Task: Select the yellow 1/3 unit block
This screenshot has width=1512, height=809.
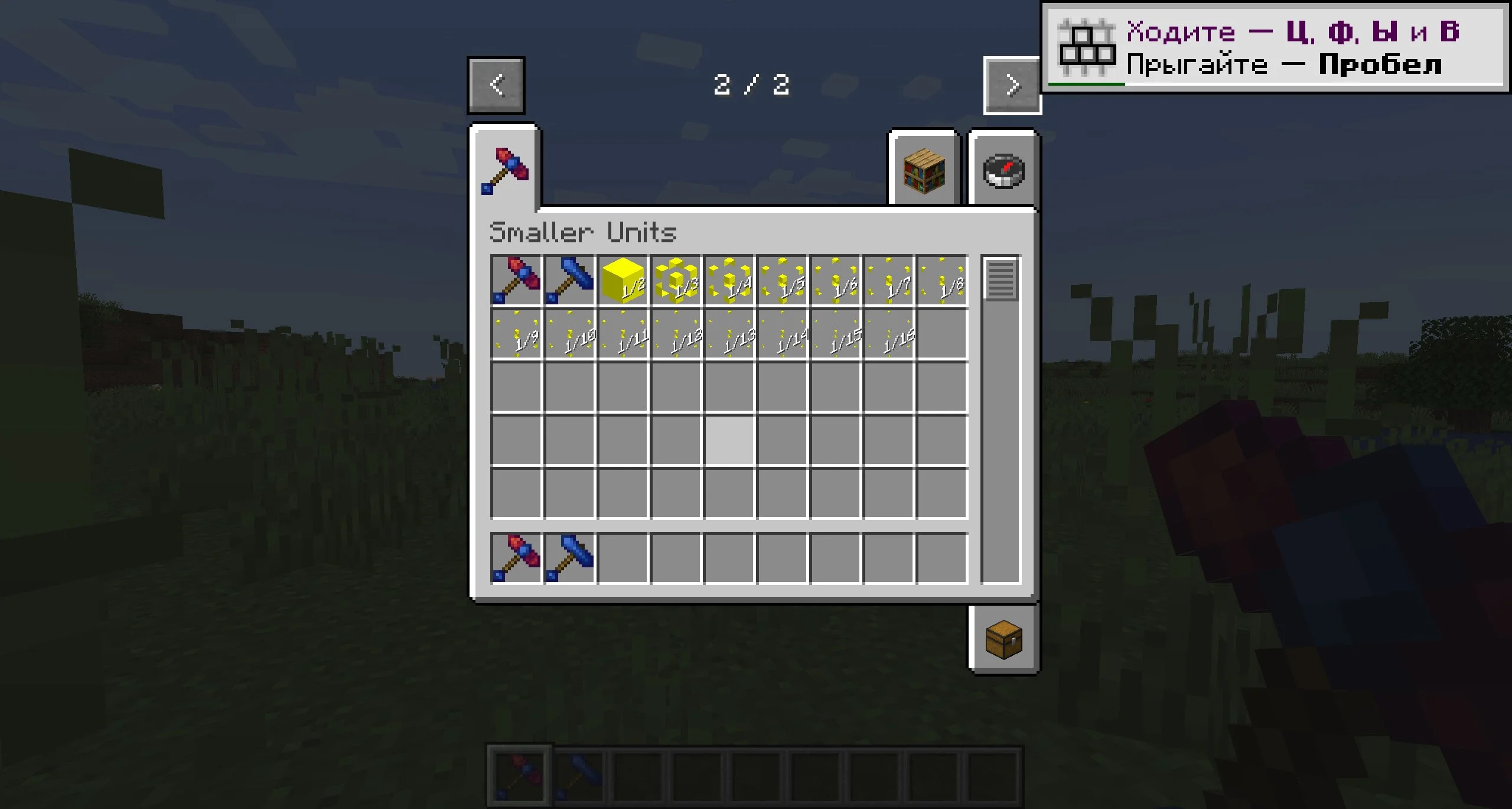Action: pyautogui.click(x=676, y=281)
